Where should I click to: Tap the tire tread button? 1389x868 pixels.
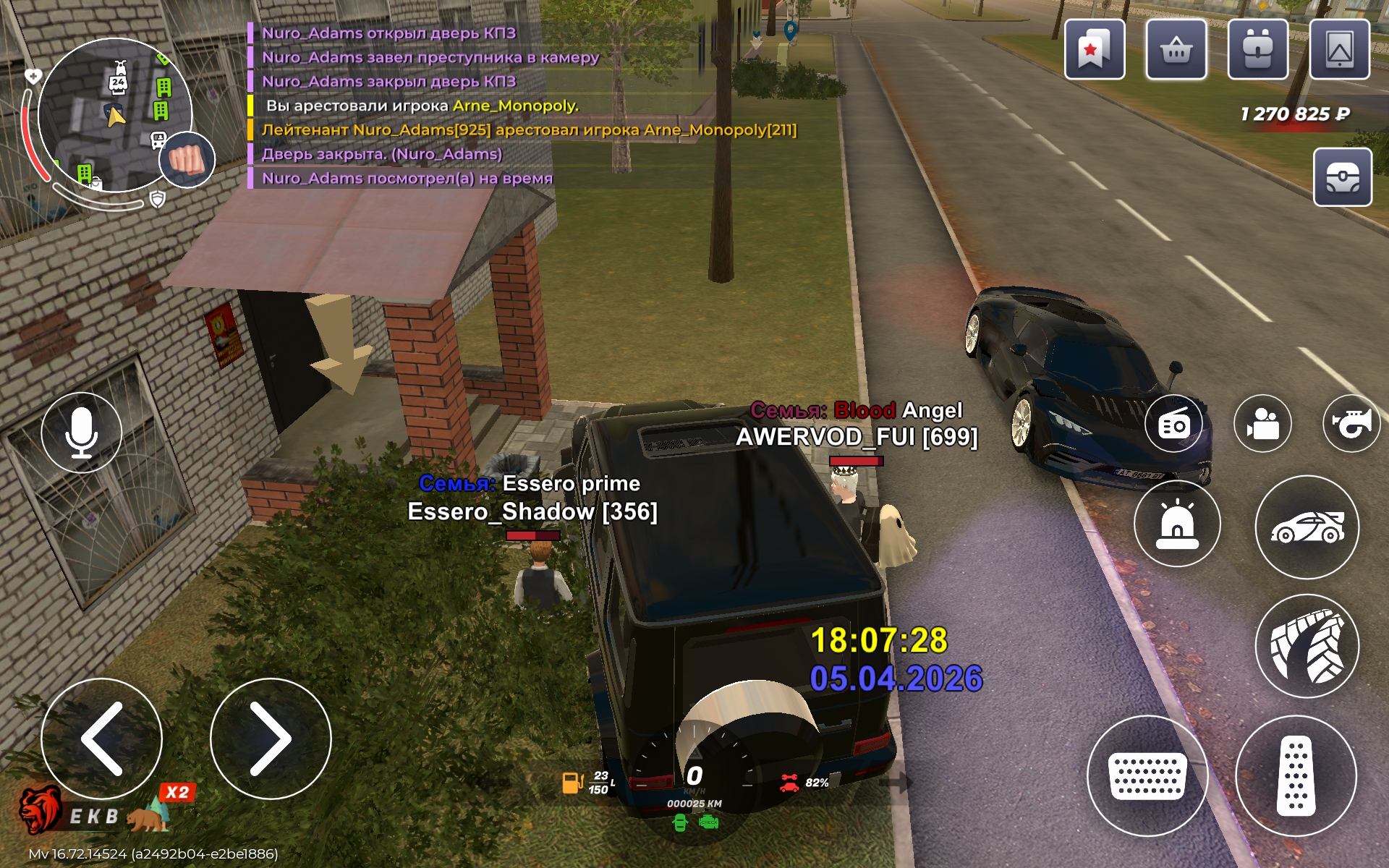coord(1307,646)
